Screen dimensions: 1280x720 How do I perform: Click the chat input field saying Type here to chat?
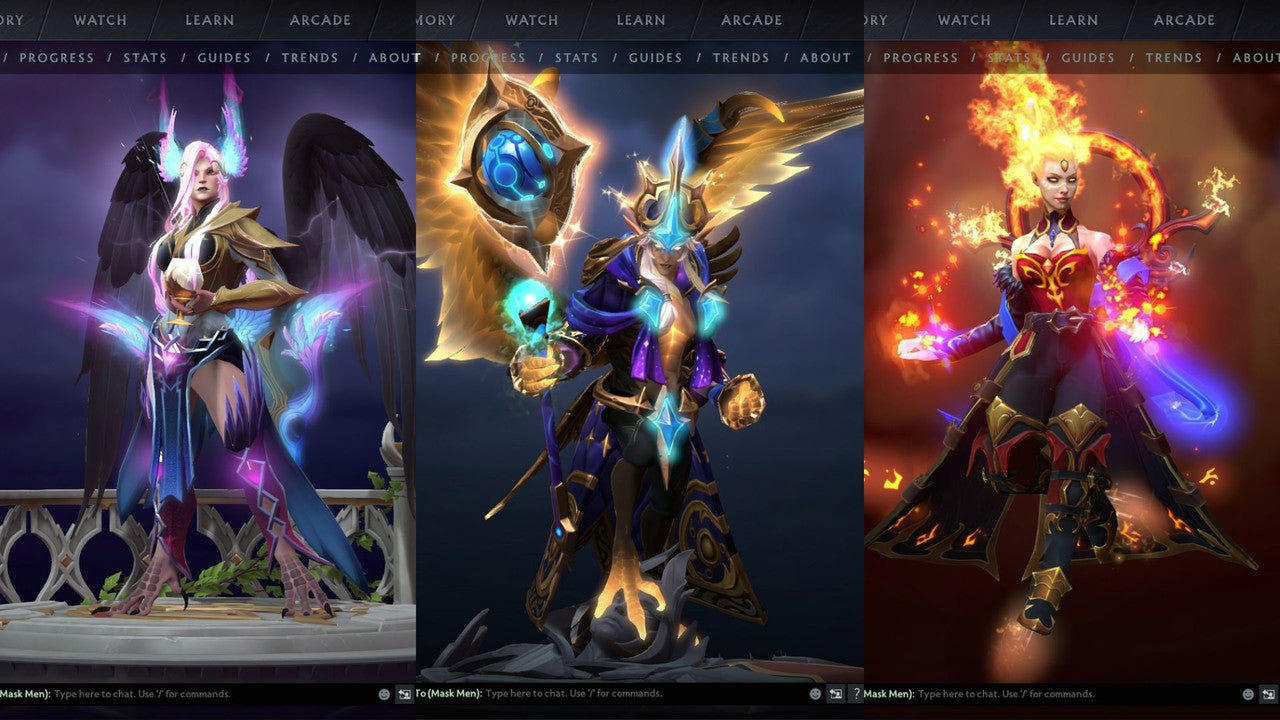(150, 693)
